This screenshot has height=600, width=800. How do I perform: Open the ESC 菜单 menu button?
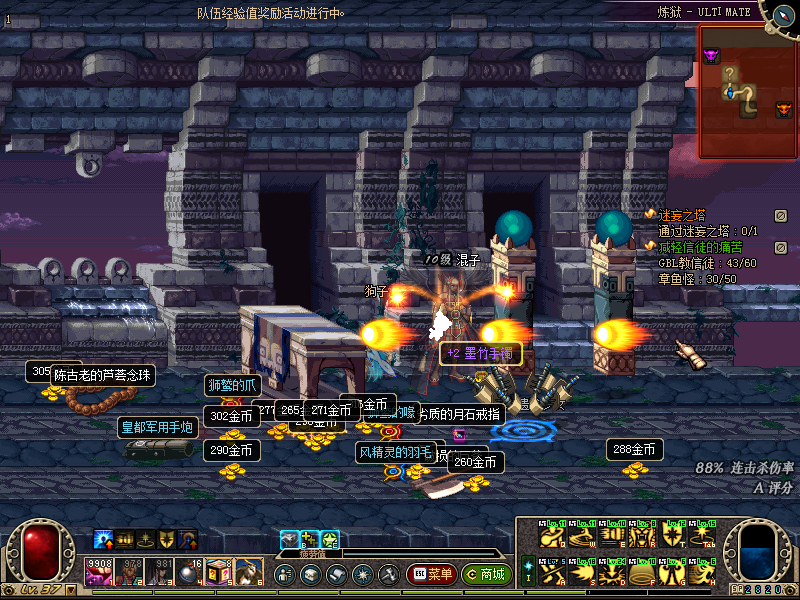[x=431, y=575]
